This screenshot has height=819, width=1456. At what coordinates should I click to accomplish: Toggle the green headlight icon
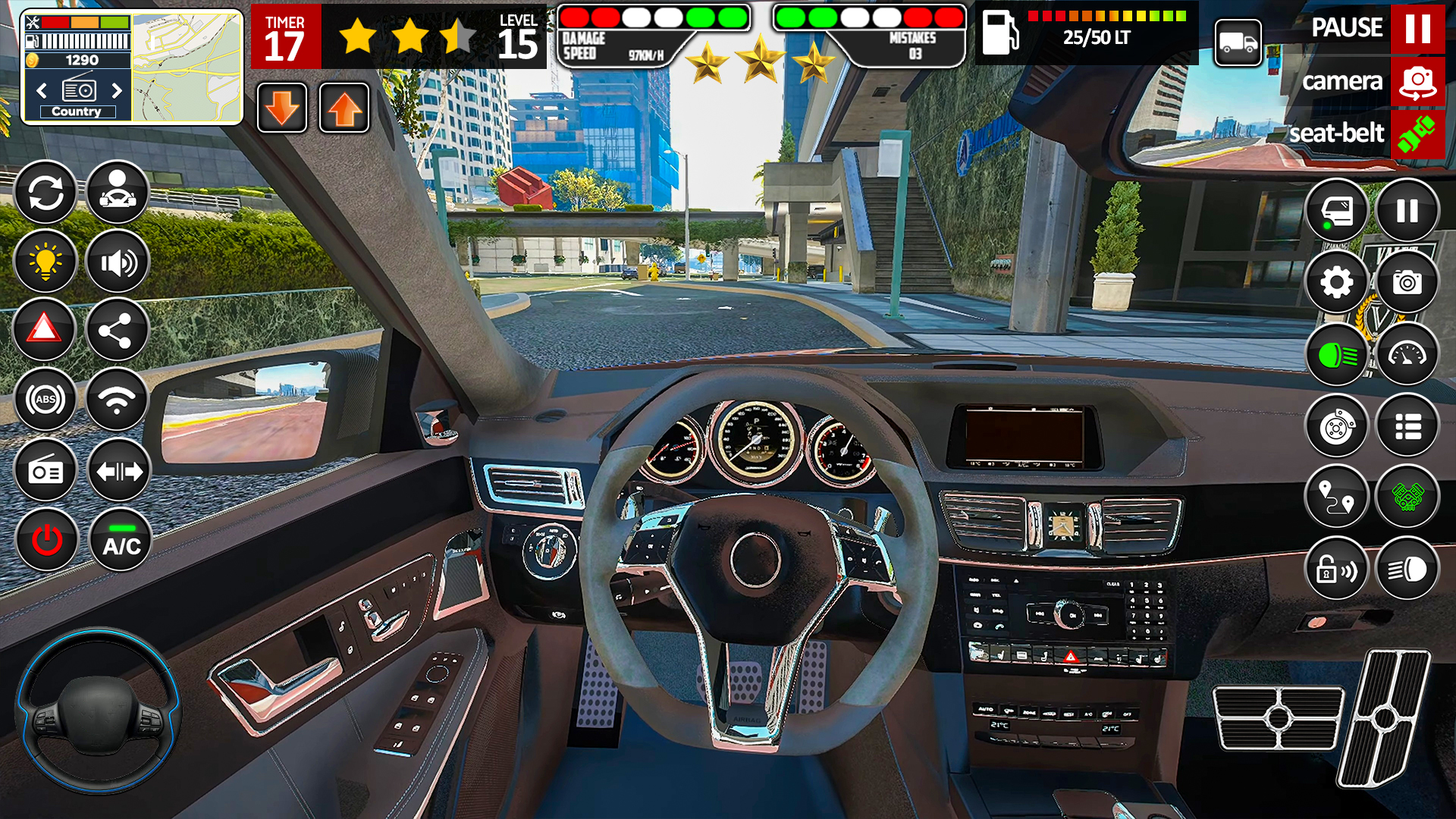click(x=1337, y=355)
